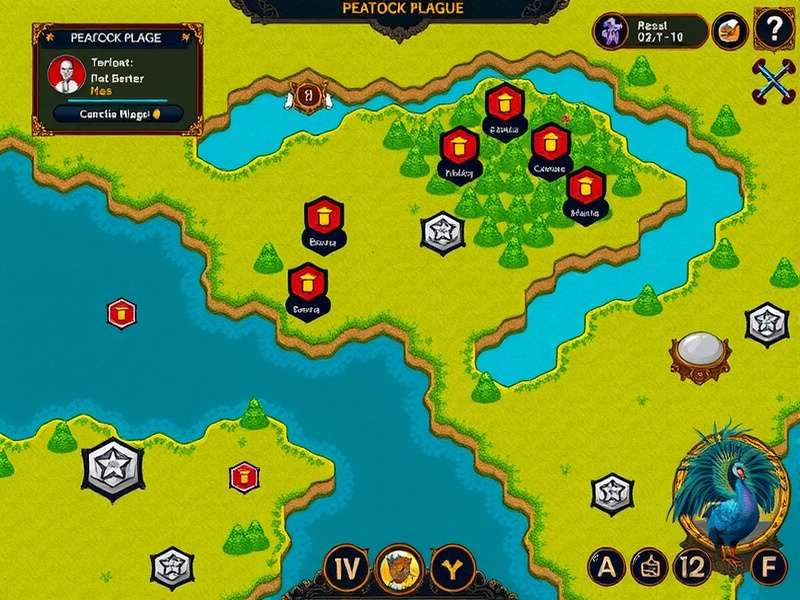This screenshot has width=800, height=600.
Task: Select the large silver star marker on the island
Action: [x=108, y=467]
